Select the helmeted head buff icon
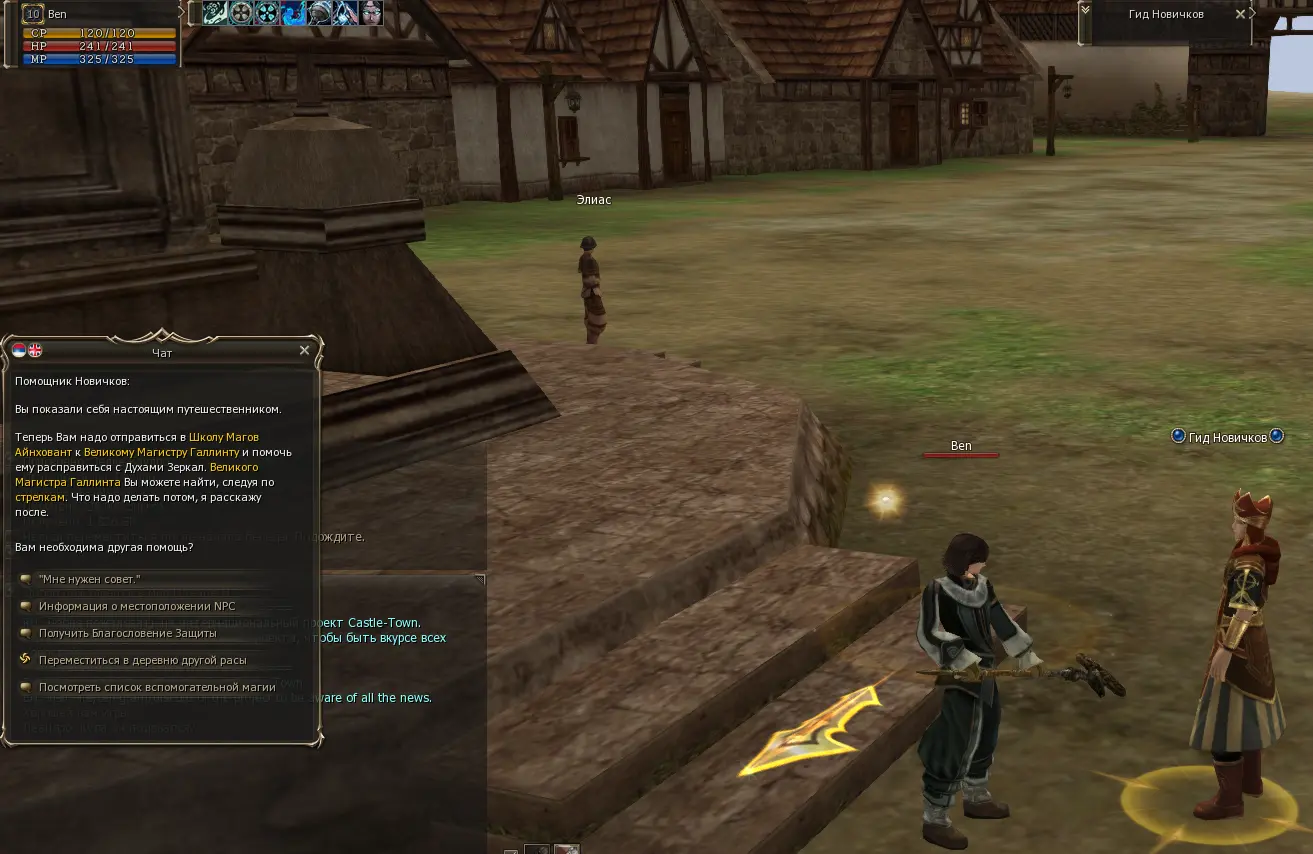1313x854 pixels. coord(319,13)
